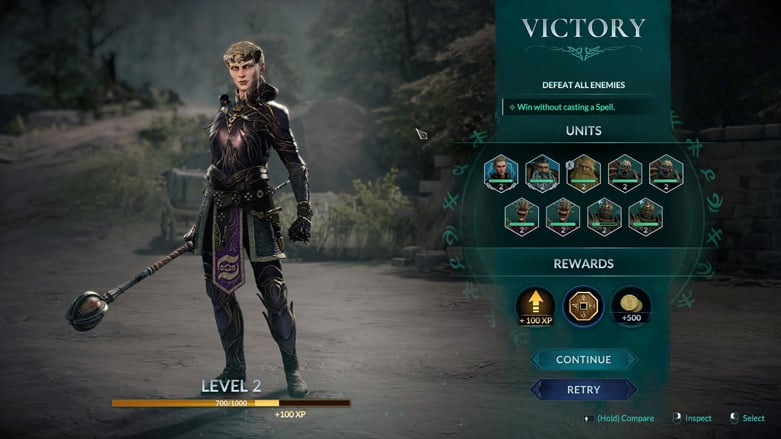Choose the gray-bearded dwarf unit portrait
The height and width of the screenshot is (439, 781).
(x=542, y=173)
